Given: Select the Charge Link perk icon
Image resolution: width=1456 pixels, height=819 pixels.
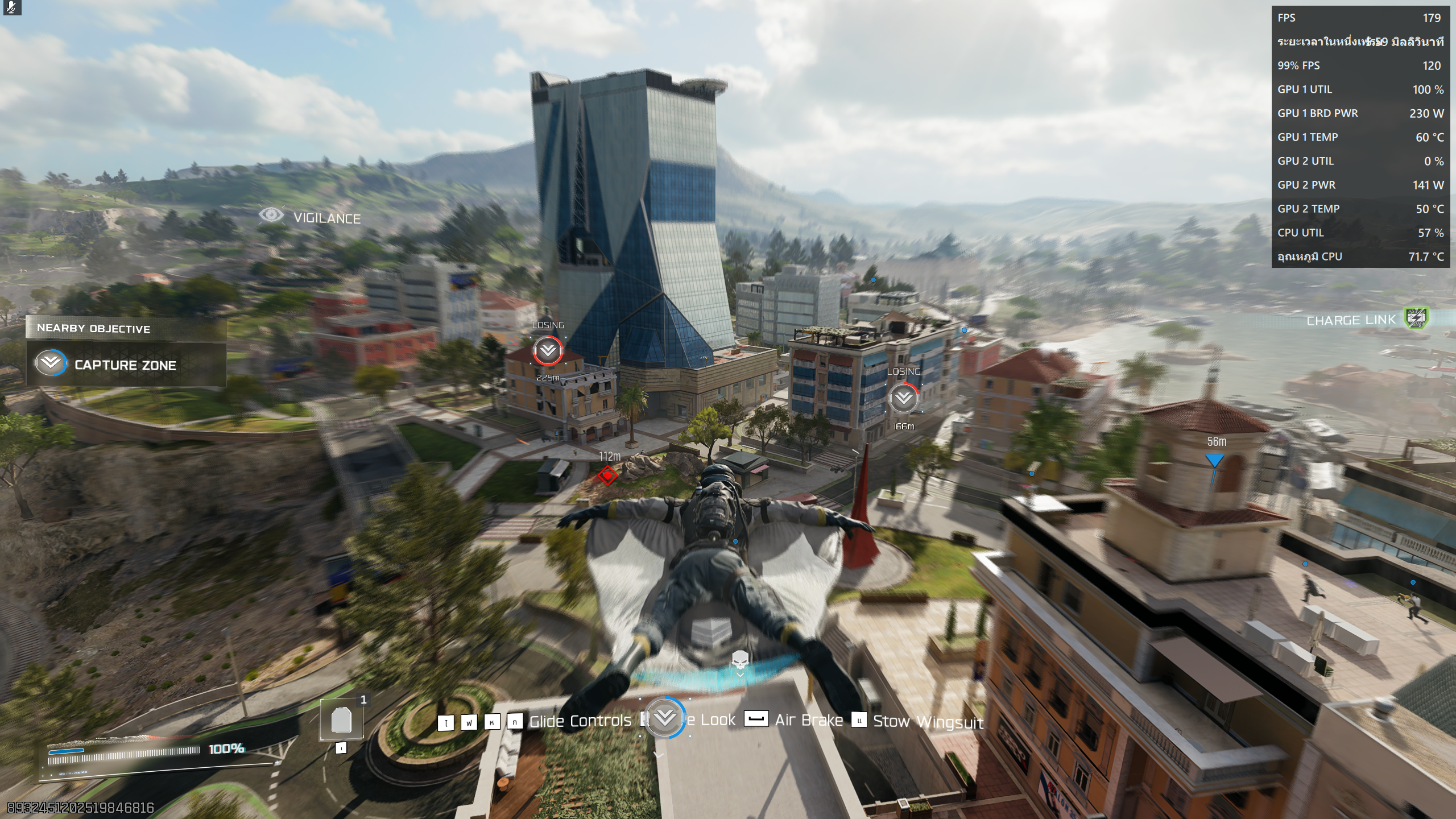Looking at the screenshot, I should tap(1417, 318).
